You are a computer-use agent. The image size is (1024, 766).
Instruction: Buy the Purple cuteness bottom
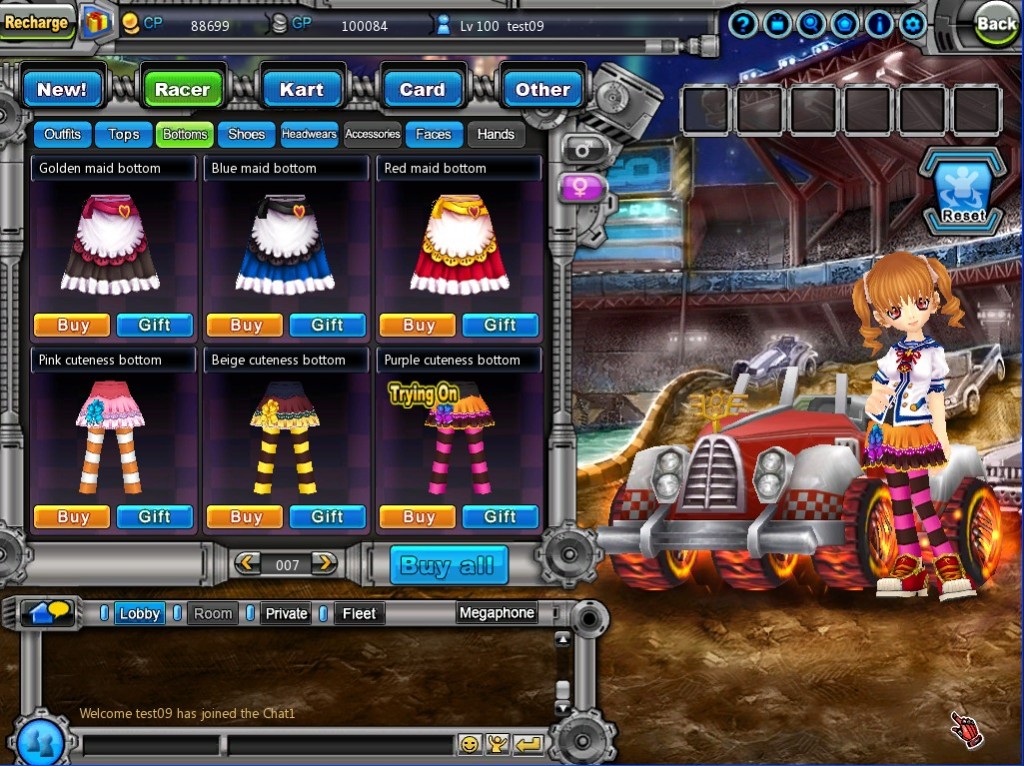(418, 517)
